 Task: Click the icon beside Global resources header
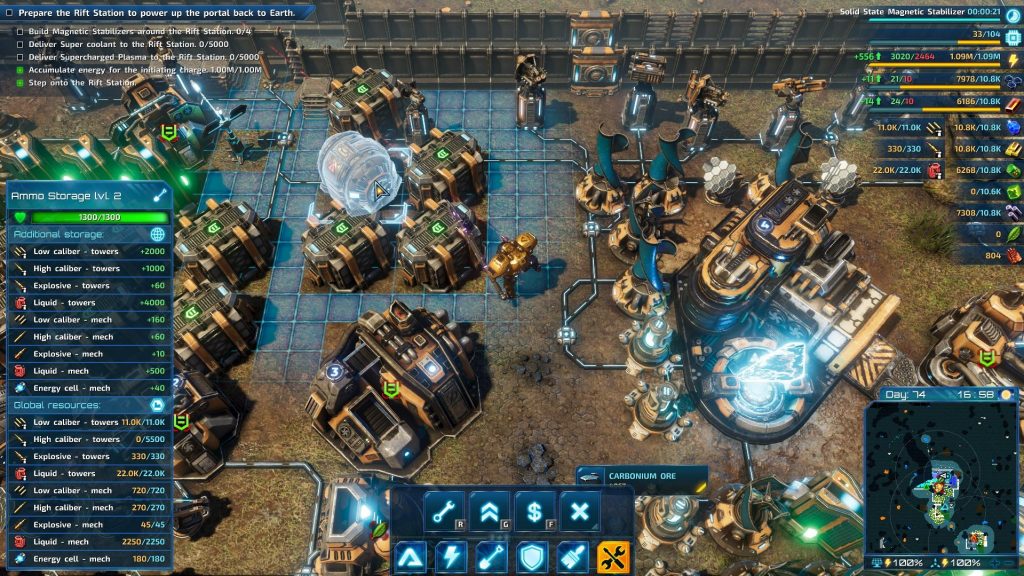click(x=157, y=405)
